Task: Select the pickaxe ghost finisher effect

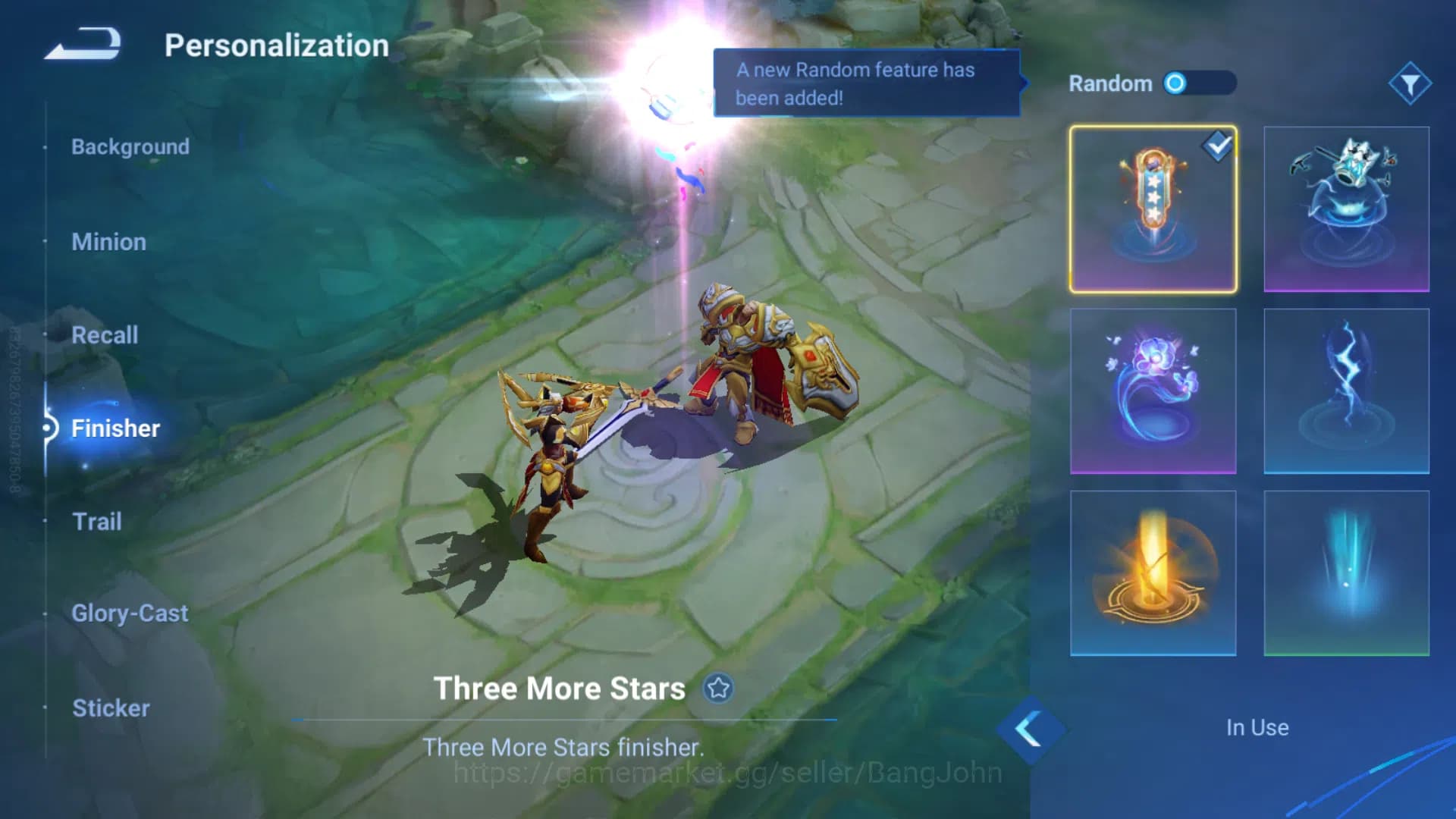Action: [x=1346, y=207]
